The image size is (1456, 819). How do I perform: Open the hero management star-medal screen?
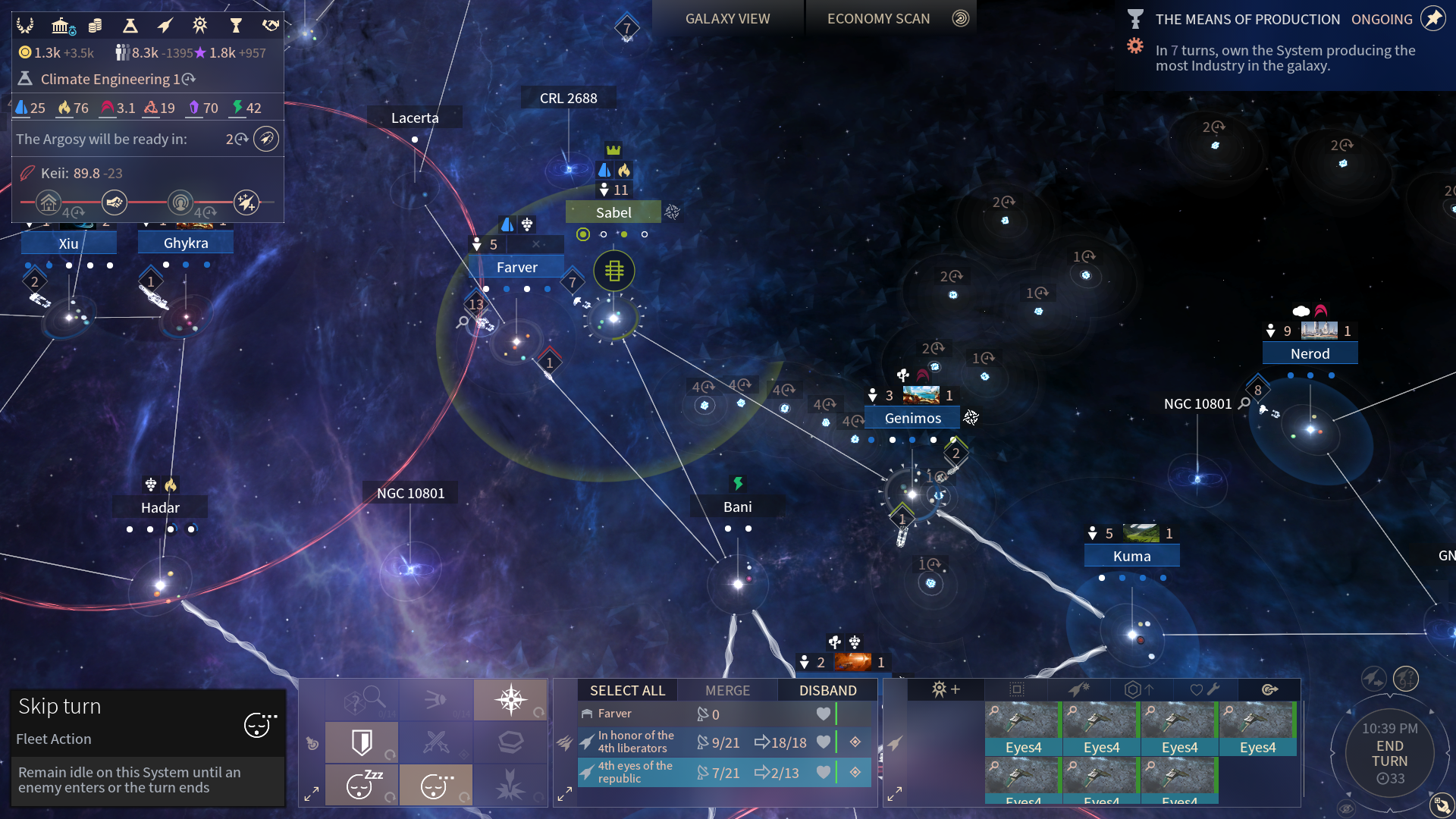(199, 27)
